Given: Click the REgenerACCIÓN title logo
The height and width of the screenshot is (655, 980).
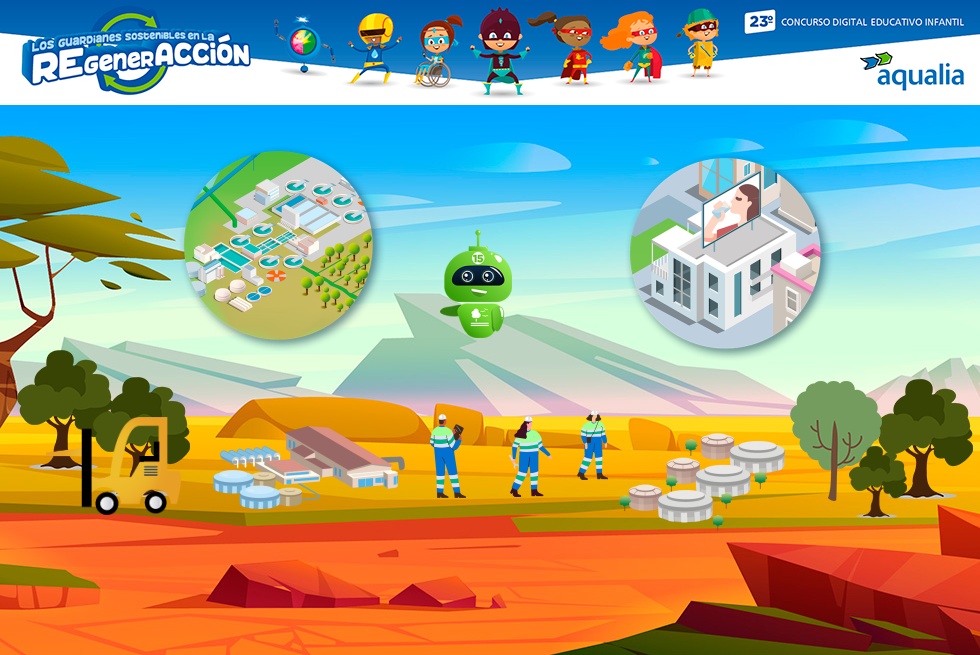Looking at the screenshot, I should [x=137, y=54].
